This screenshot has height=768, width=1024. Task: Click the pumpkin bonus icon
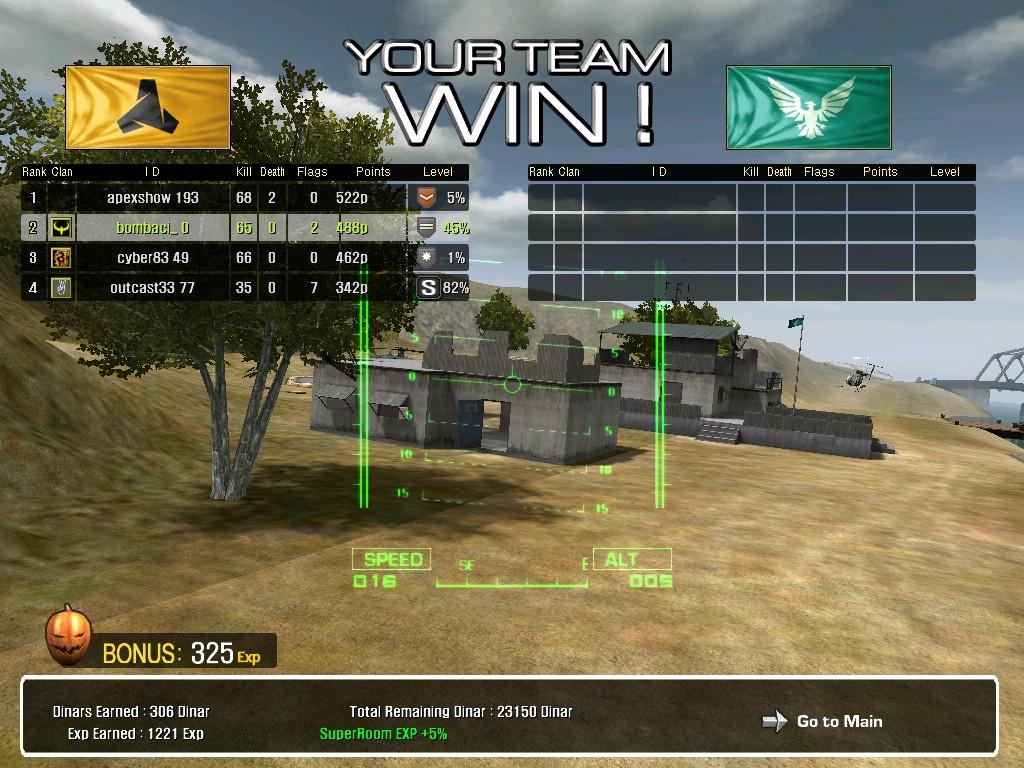pyautogui.click(x=68, y=636)
